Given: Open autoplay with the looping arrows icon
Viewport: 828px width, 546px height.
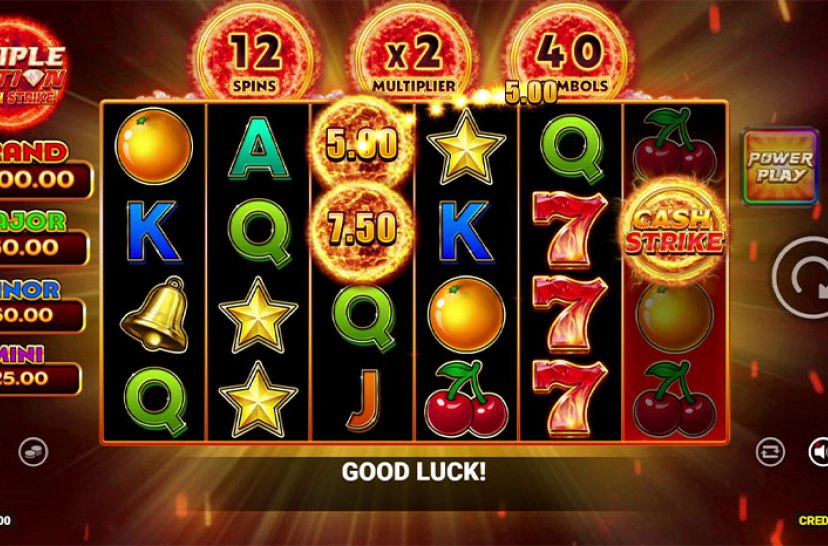Looking at the screenshot, I should pyautogui.click(x=769, y=451).
